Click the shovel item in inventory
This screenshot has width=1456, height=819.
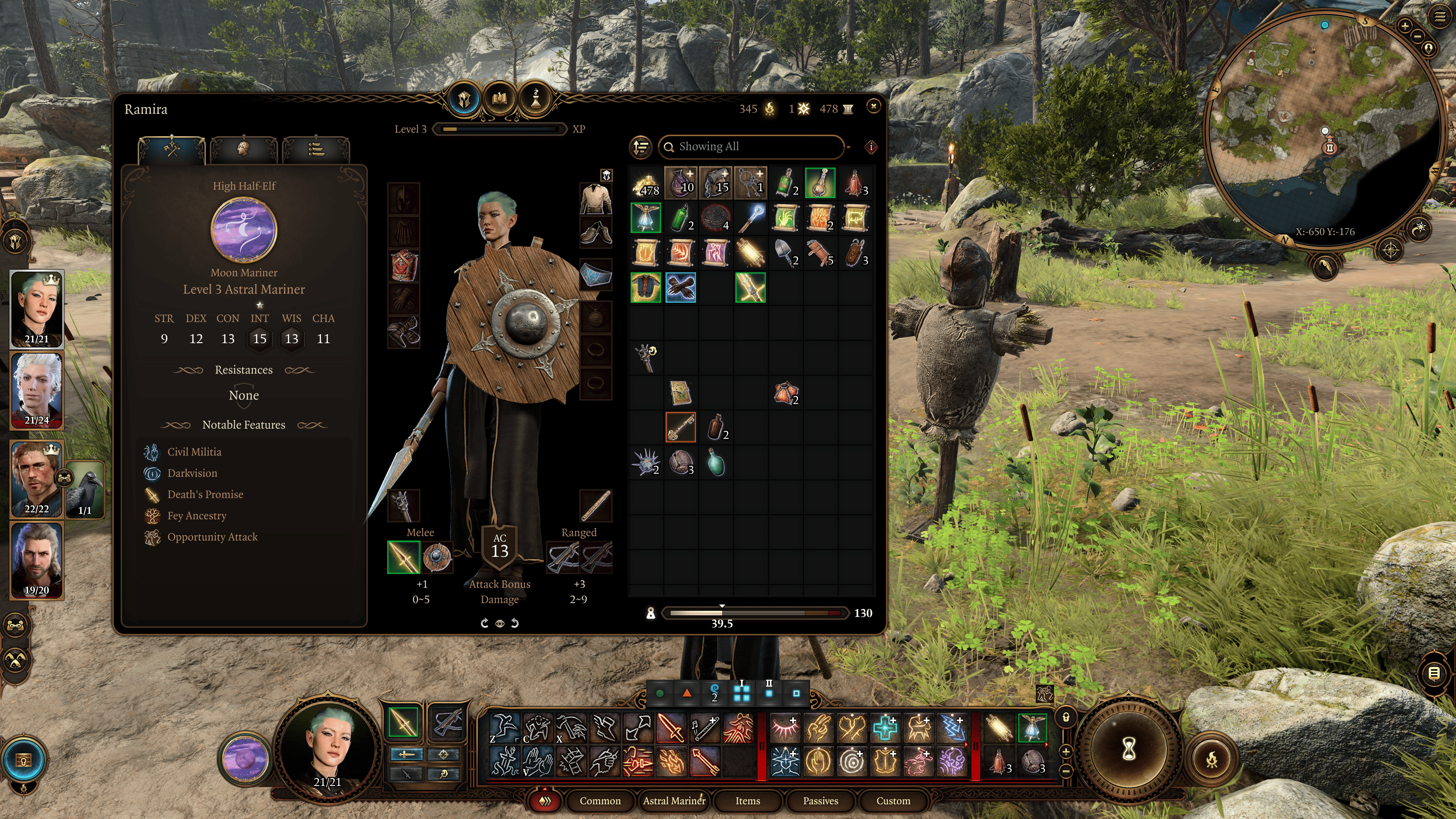(x=785, y=253)
